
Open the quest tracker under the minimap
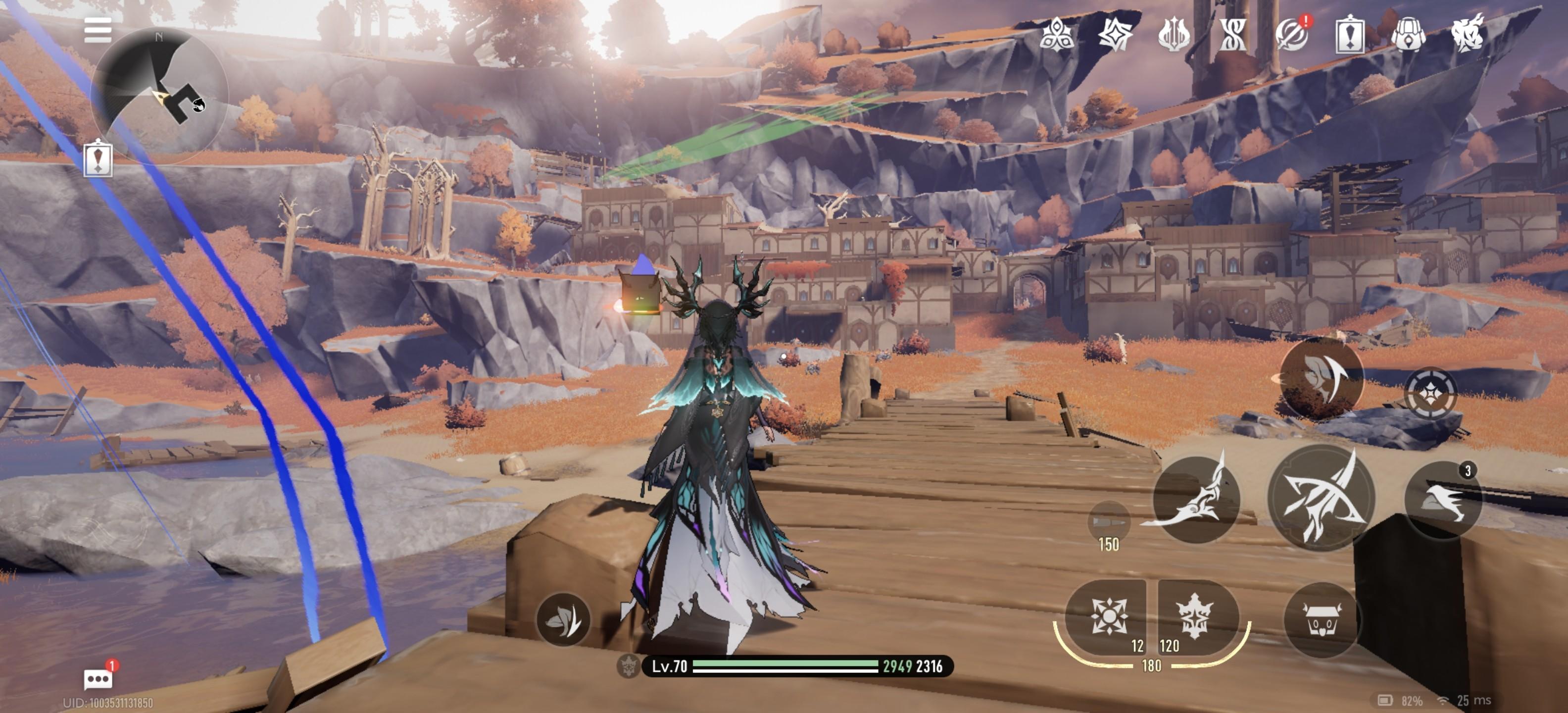pos(98,158)
